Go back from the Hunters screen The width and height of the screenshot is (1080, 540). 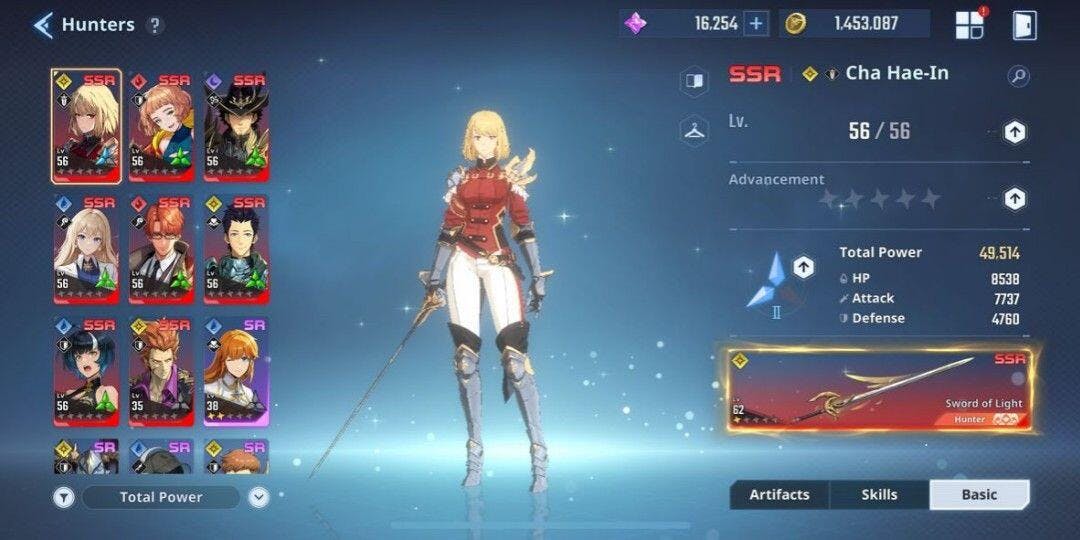(x=42, y=25)
